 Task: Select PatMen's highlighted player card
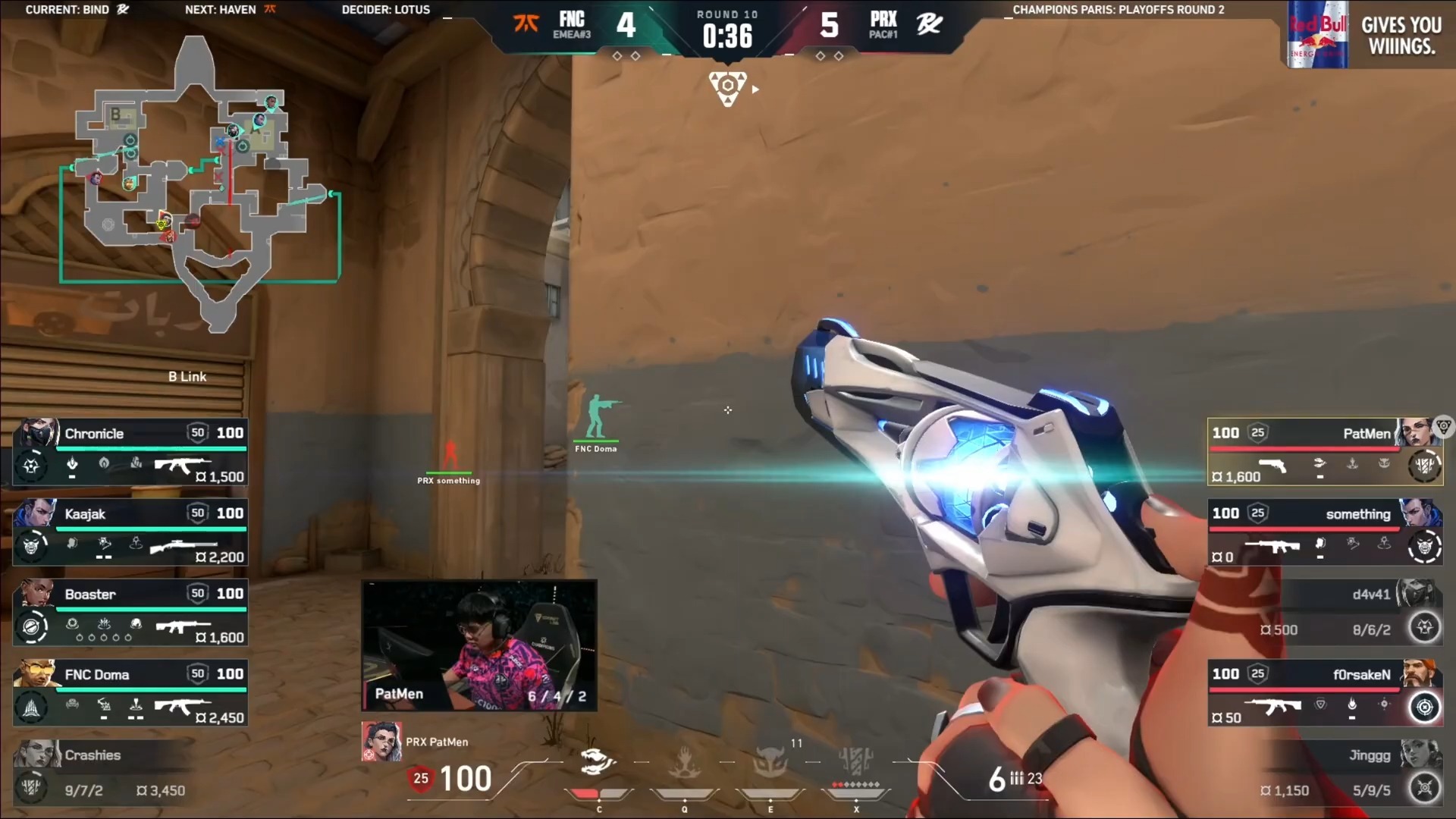tap(1324, 453)
